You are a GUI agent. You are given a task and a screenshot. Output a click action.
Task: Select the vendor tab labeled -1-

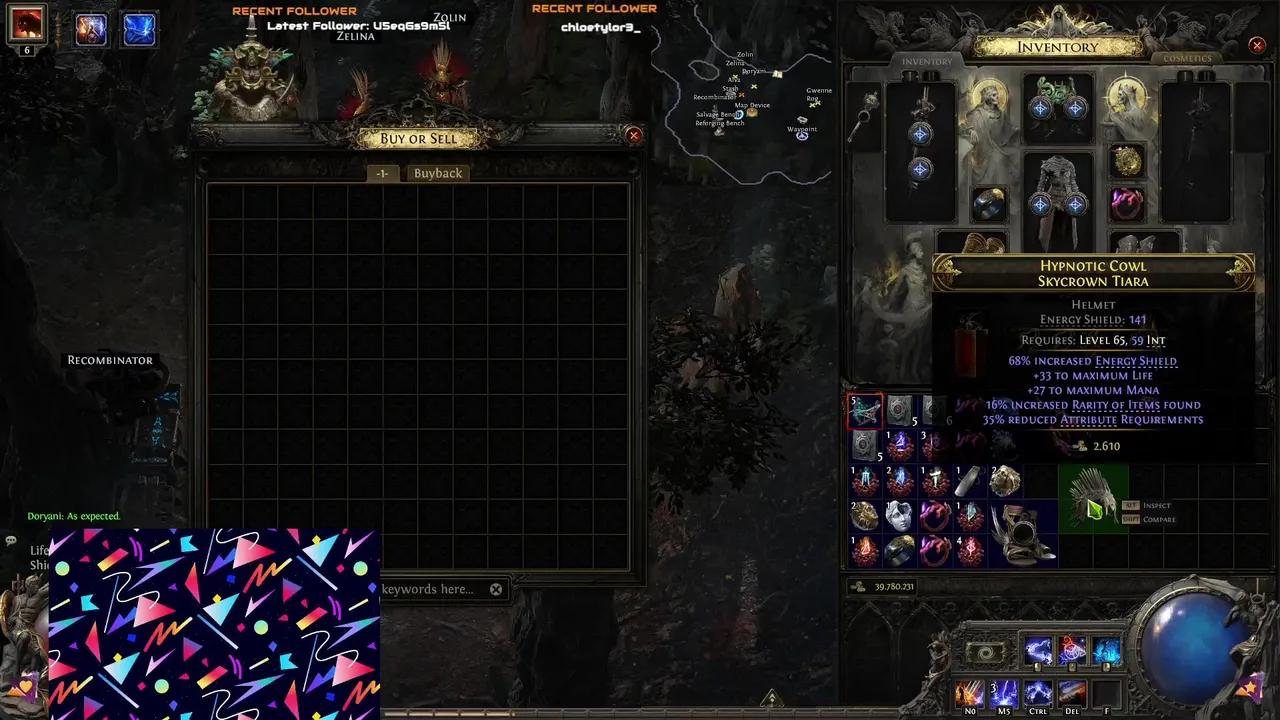coord(381,172)
